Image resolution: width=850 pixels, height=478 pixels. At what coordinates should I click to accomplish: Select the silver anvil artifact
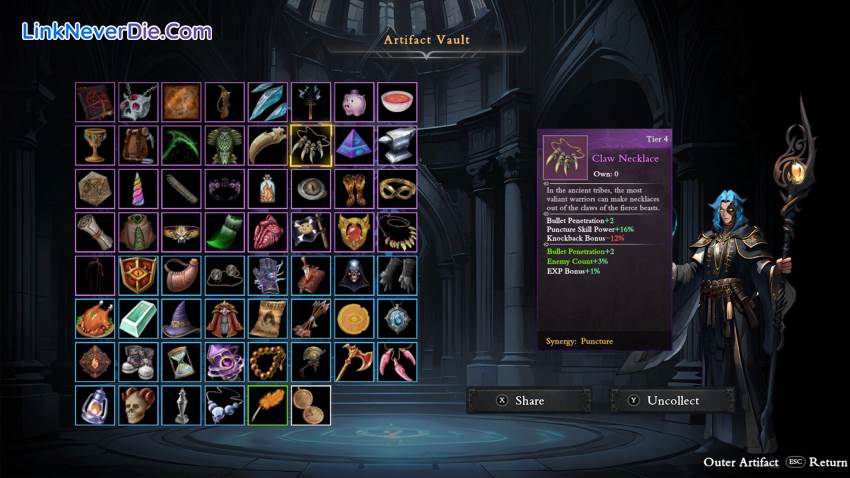click(397, 145)
